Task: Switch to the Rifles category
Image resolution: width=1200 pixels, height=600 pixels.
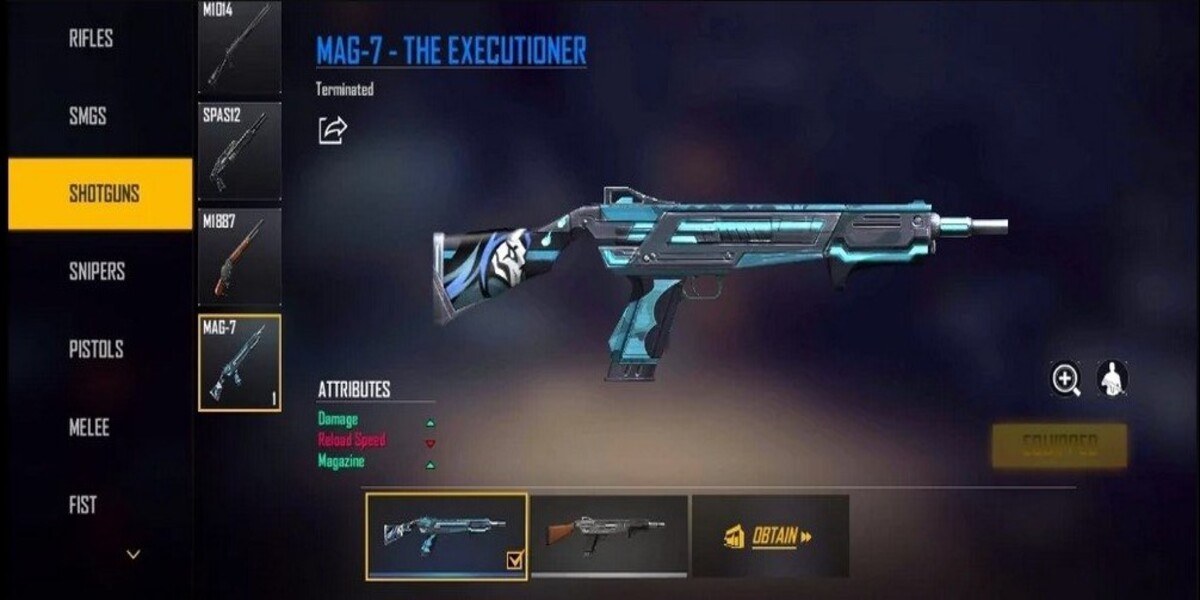Action: 91,39
